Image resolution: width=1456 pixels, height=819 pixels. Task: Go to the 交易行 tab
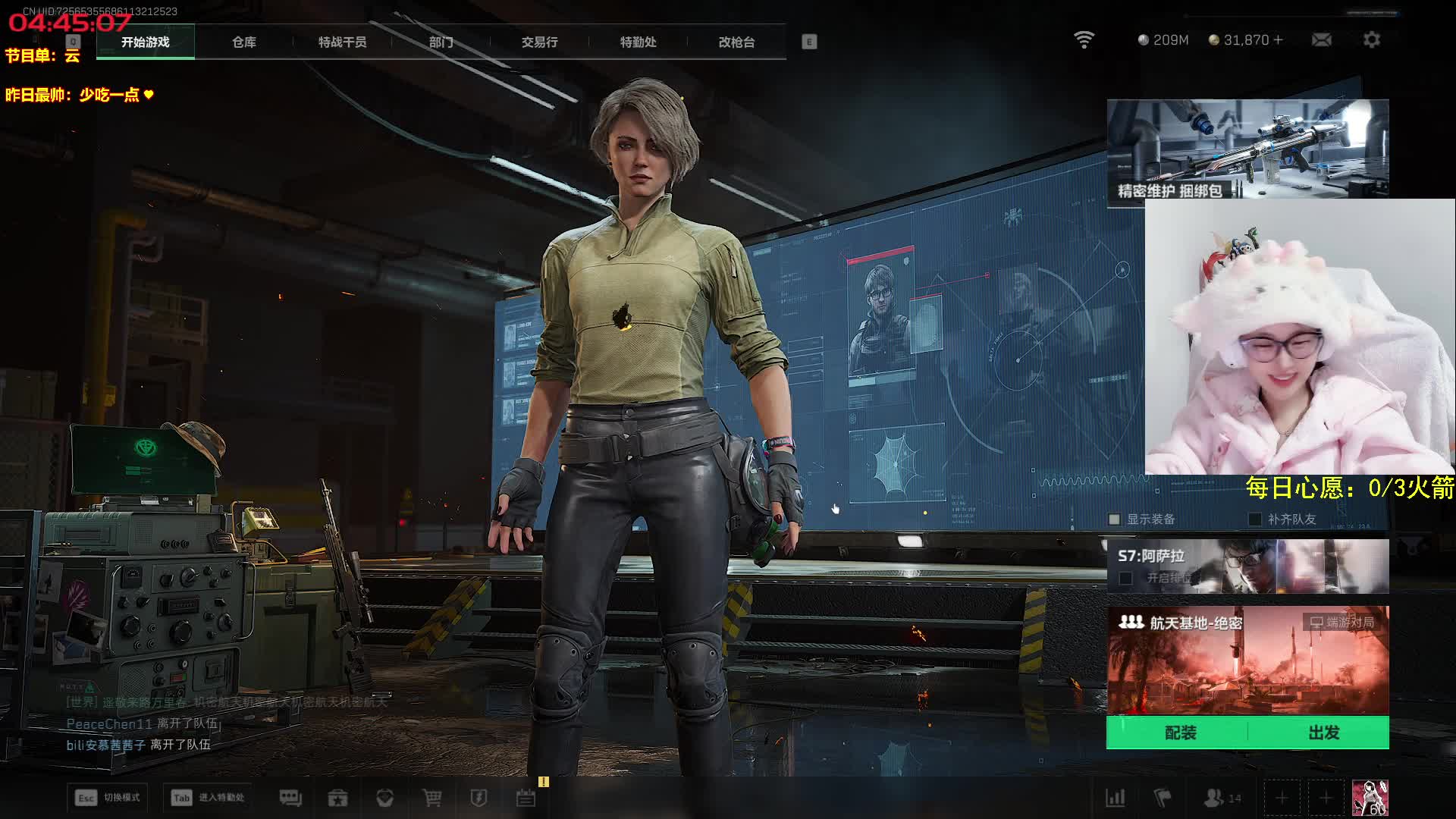(x=539, y=42)
